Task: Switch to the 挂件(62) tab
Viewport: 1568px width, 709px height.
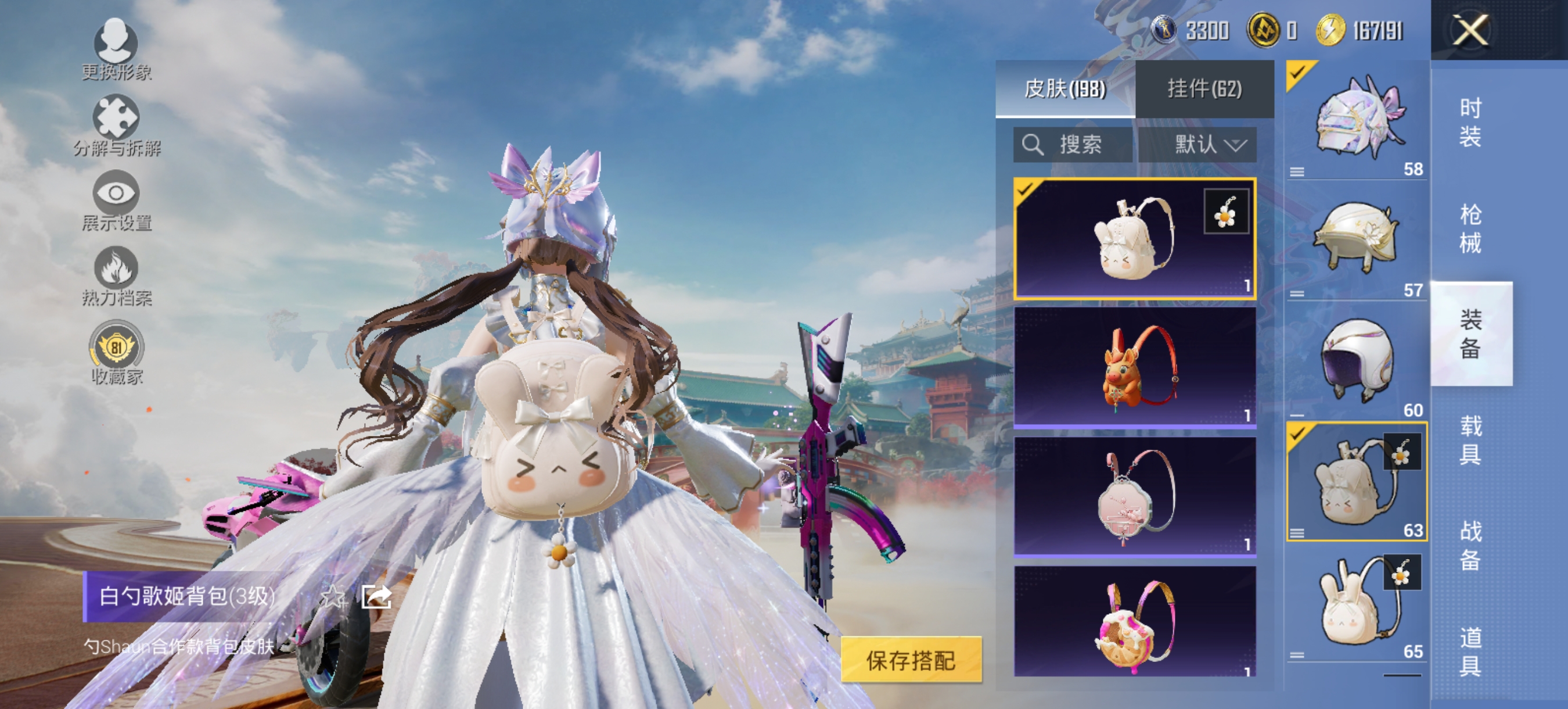Action: pyautogui.click(x=1205, y=88)
